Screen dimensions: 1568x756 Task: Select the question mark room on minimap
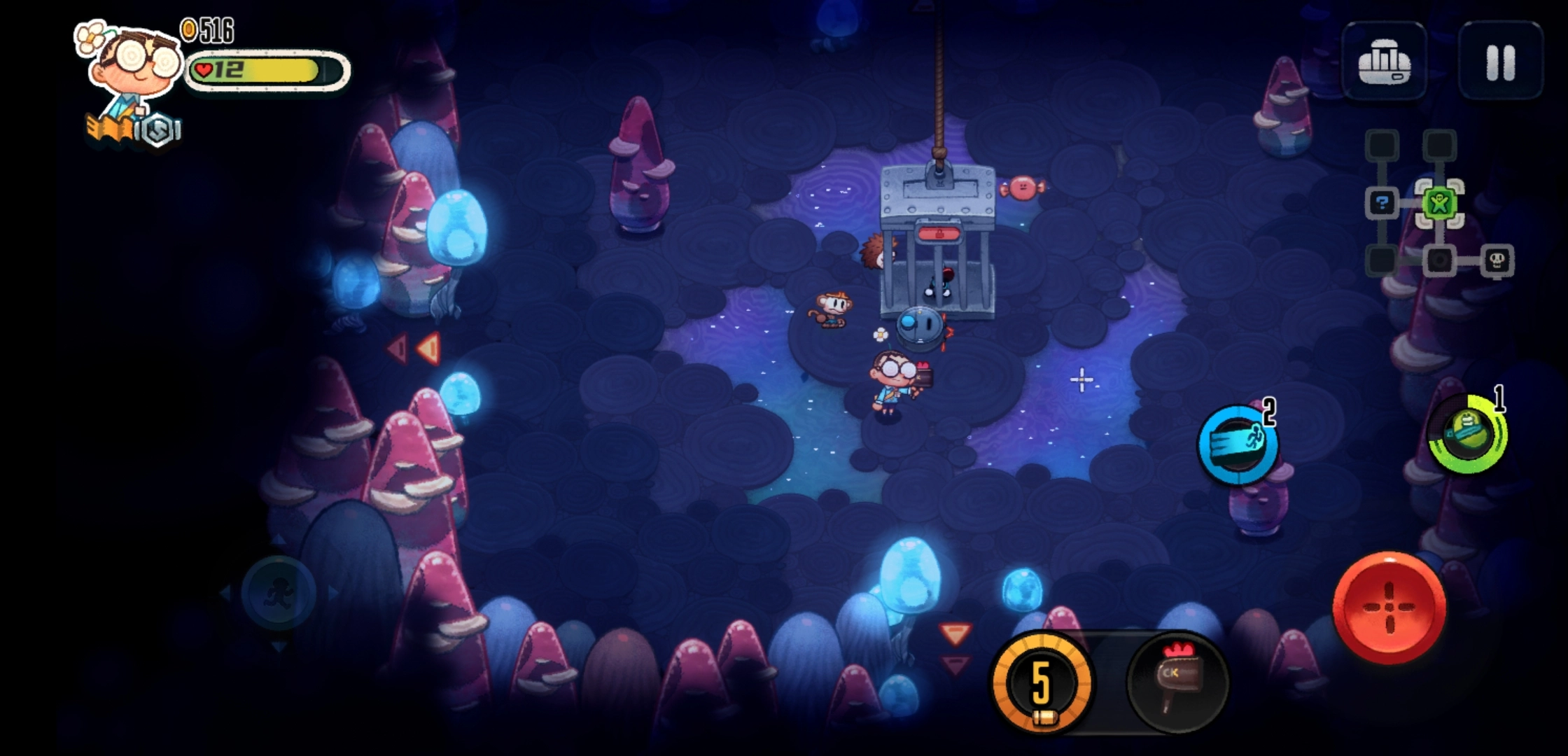pos(1382,204)
